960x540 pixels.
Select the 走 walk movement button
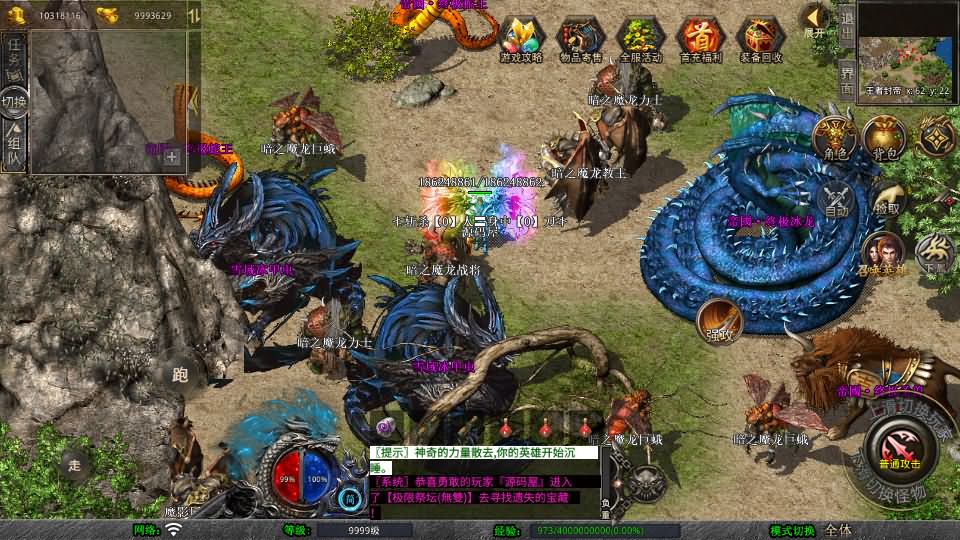(75, 464)
